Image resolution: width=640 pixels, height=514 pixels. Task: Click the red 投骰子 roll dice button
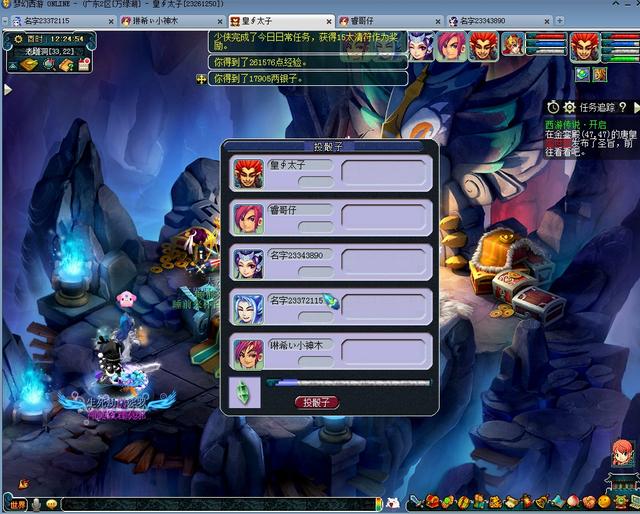point(317,402)
